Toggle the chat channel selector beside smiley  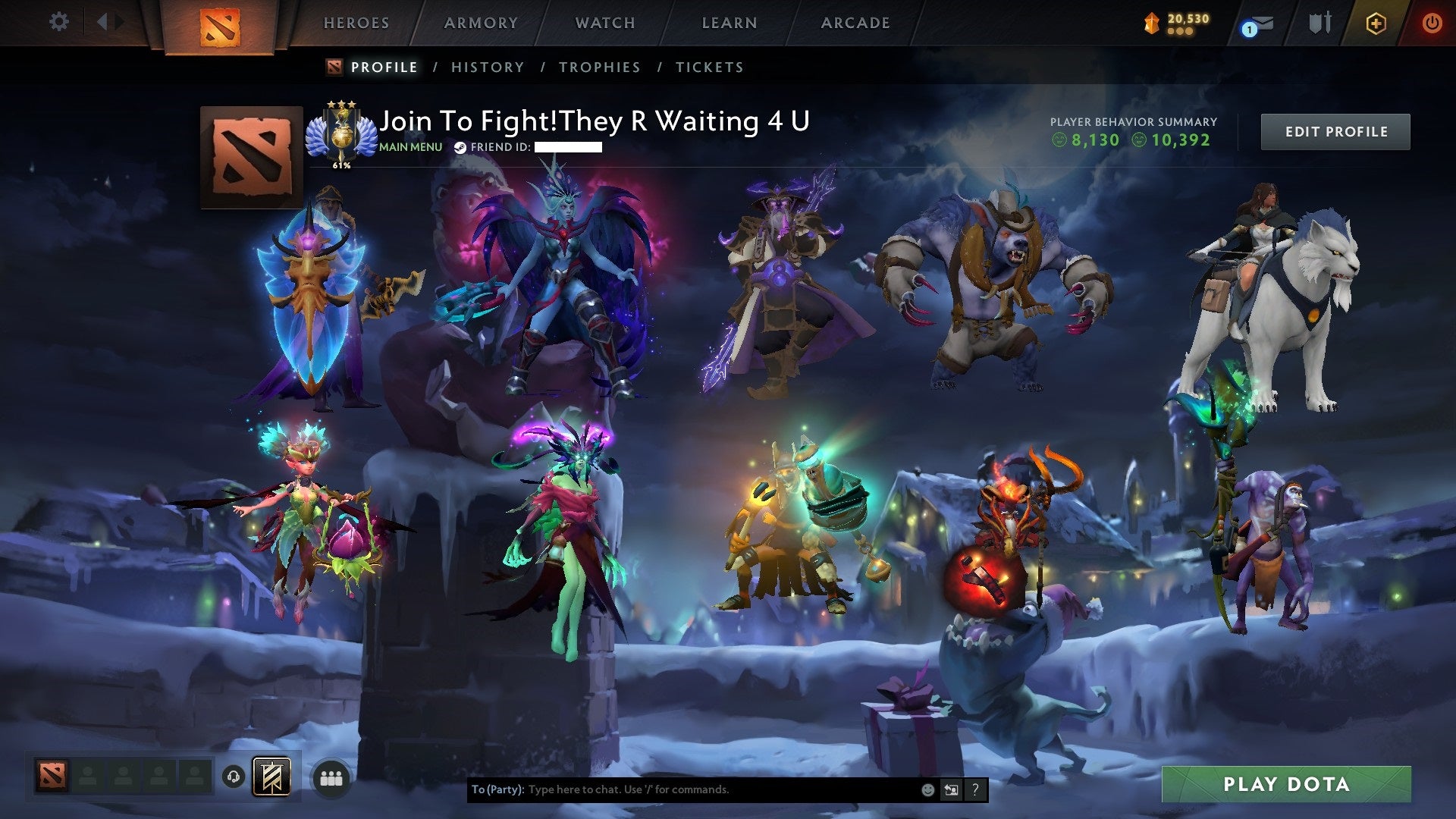pos(951,789)
